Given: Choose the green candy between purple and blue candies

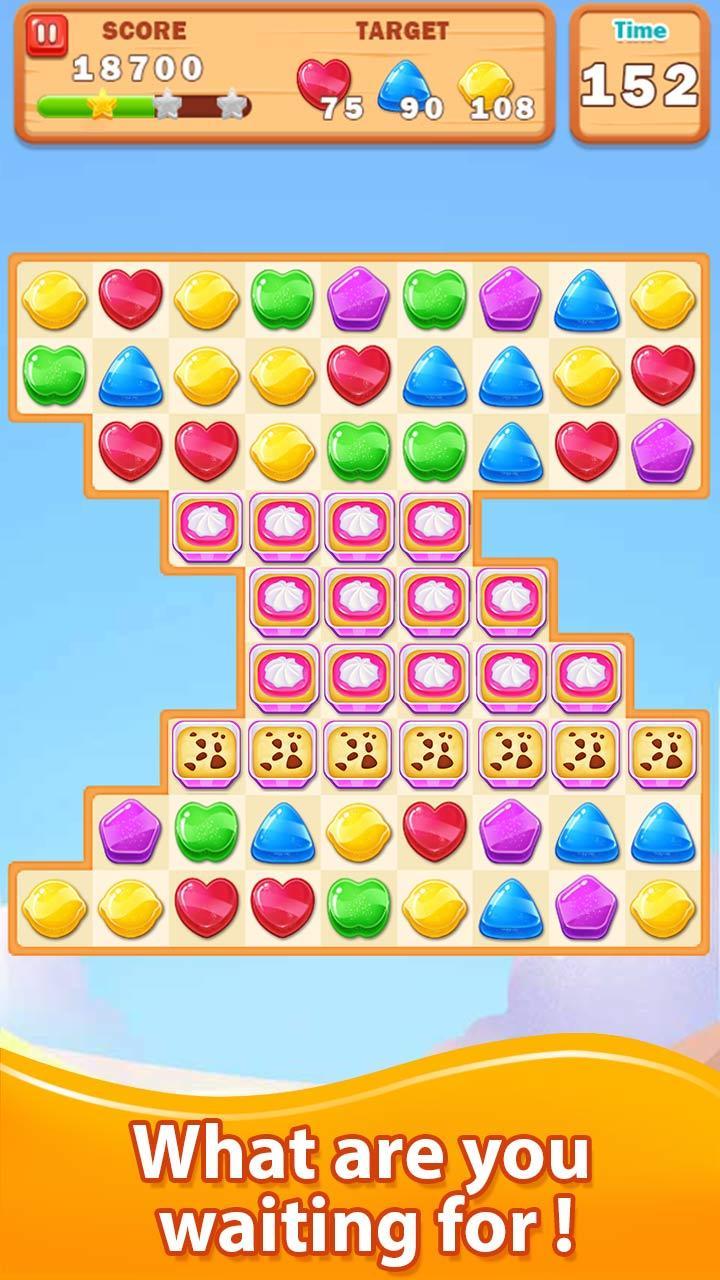Looking at the screenshot, I should pyautogui.click(x=206, y=832).
